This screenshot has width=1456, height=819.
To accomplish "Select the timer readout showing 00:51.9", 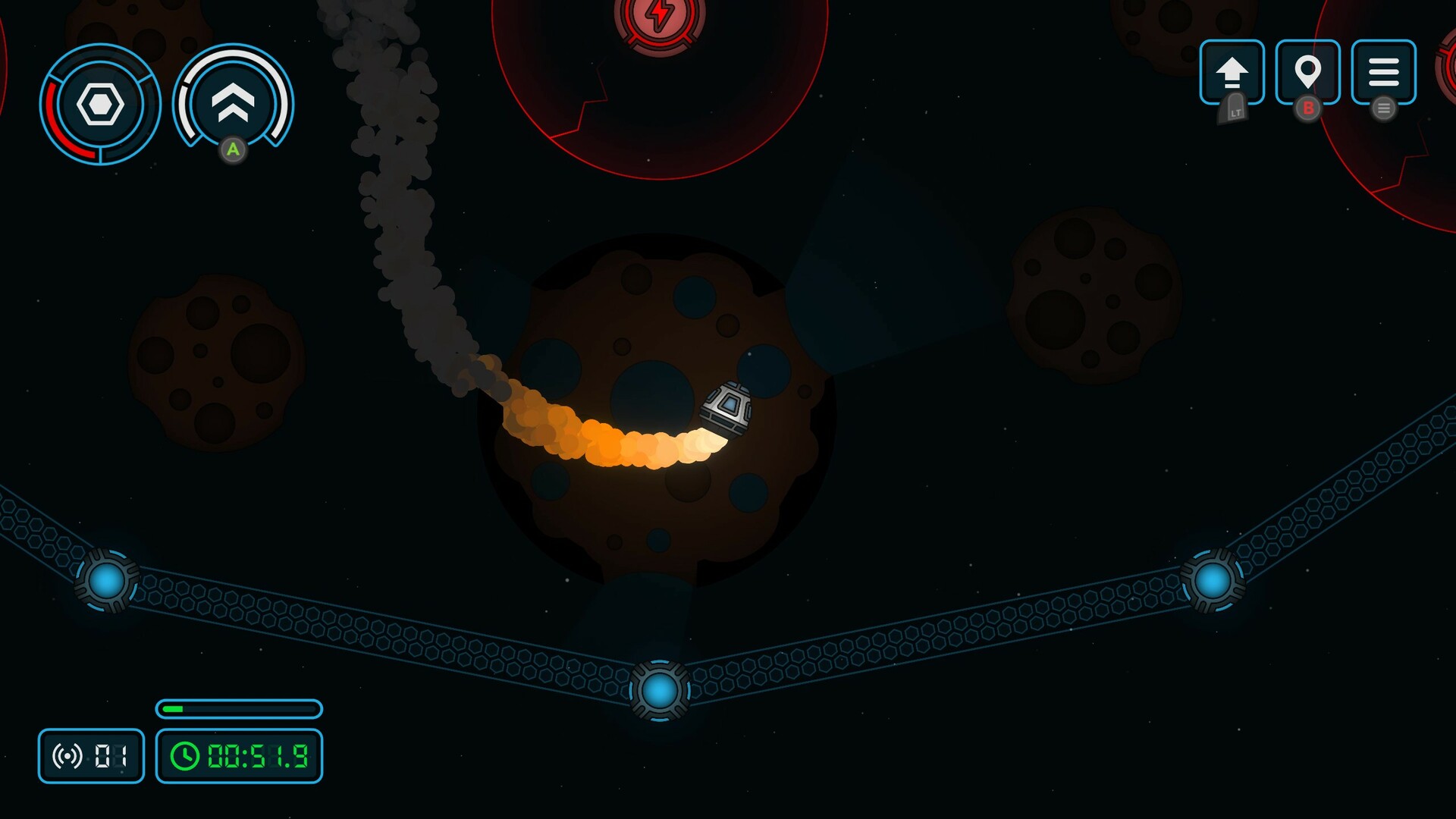I will tap(256, 755).
